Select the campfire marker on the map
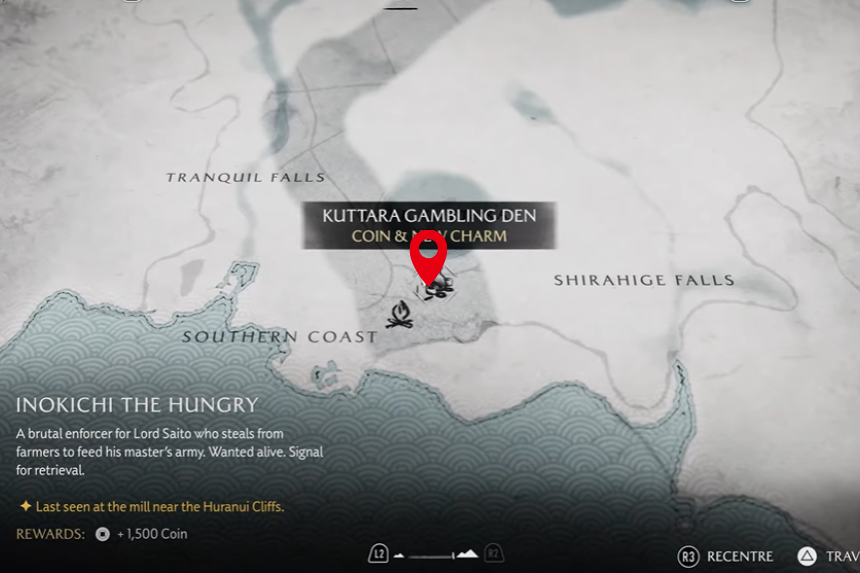Screen dimensions: 860x573 (399, 316)
